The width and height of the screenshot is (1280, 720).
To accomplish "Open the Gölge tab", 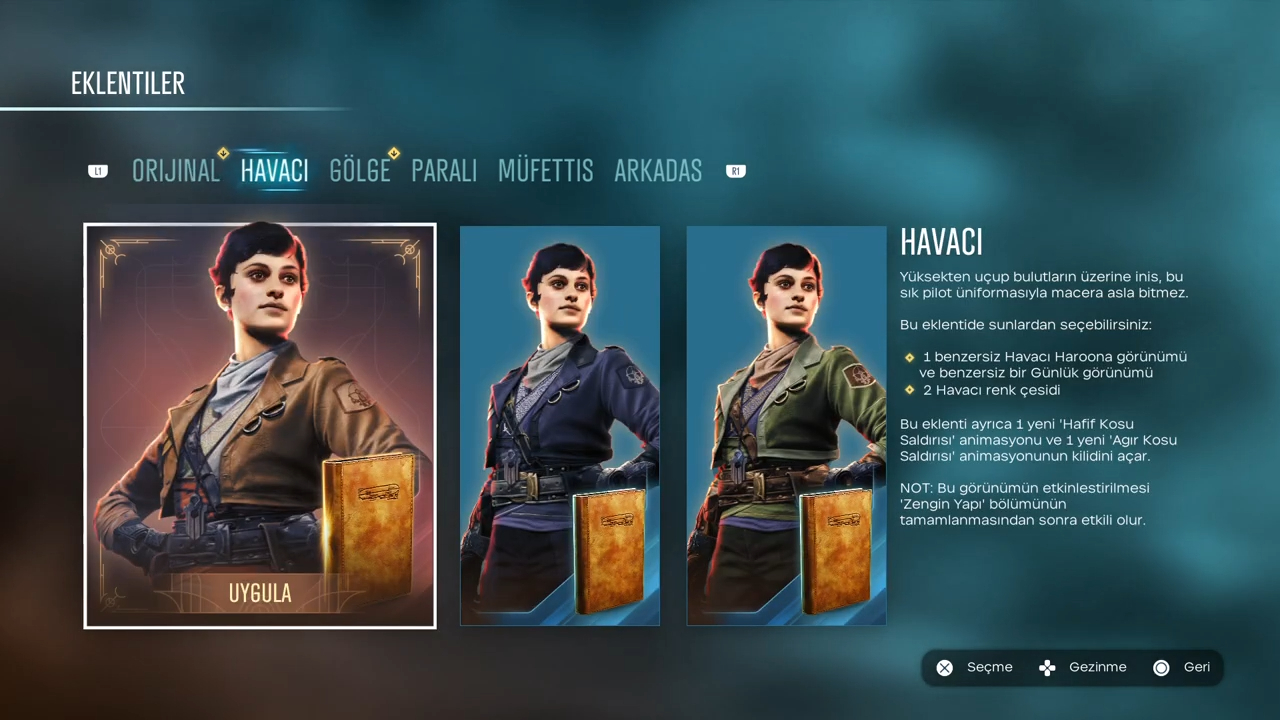I will (360, 171).
